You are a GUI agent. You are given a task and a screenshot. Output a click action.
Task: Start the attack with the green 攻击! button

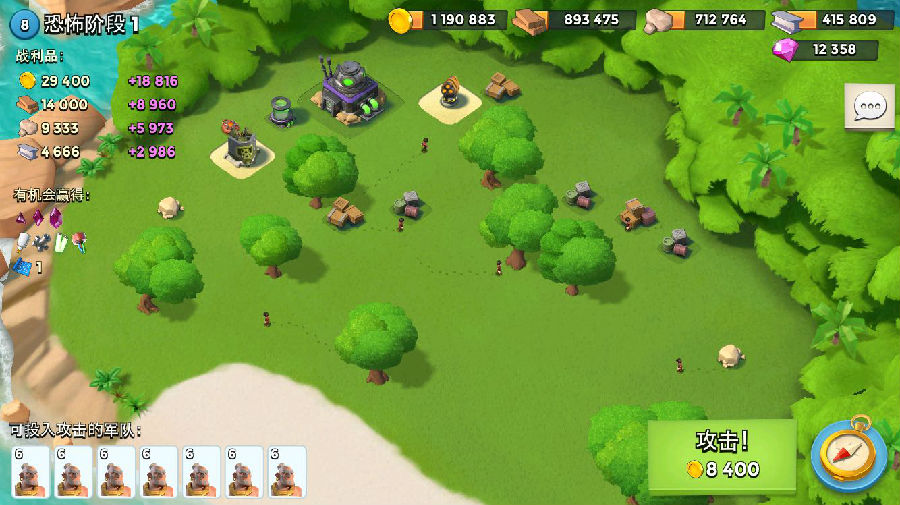tap(722, 456)
